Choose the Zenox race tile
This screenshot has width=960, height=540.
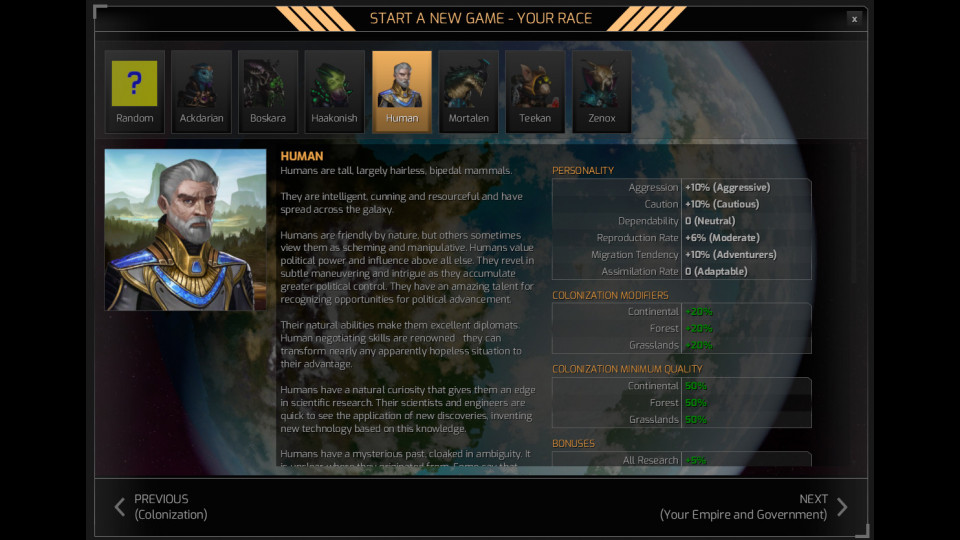602,92
